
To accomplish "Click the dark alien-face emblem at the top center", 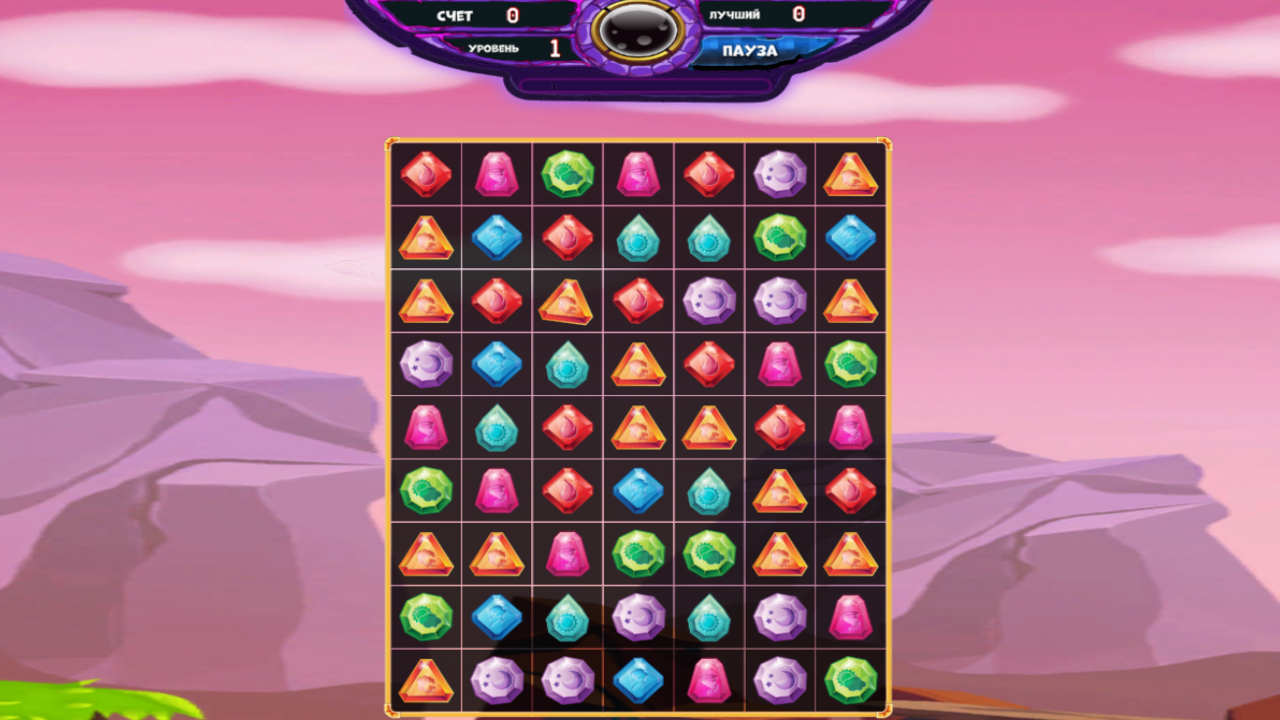I will point(640,30).
